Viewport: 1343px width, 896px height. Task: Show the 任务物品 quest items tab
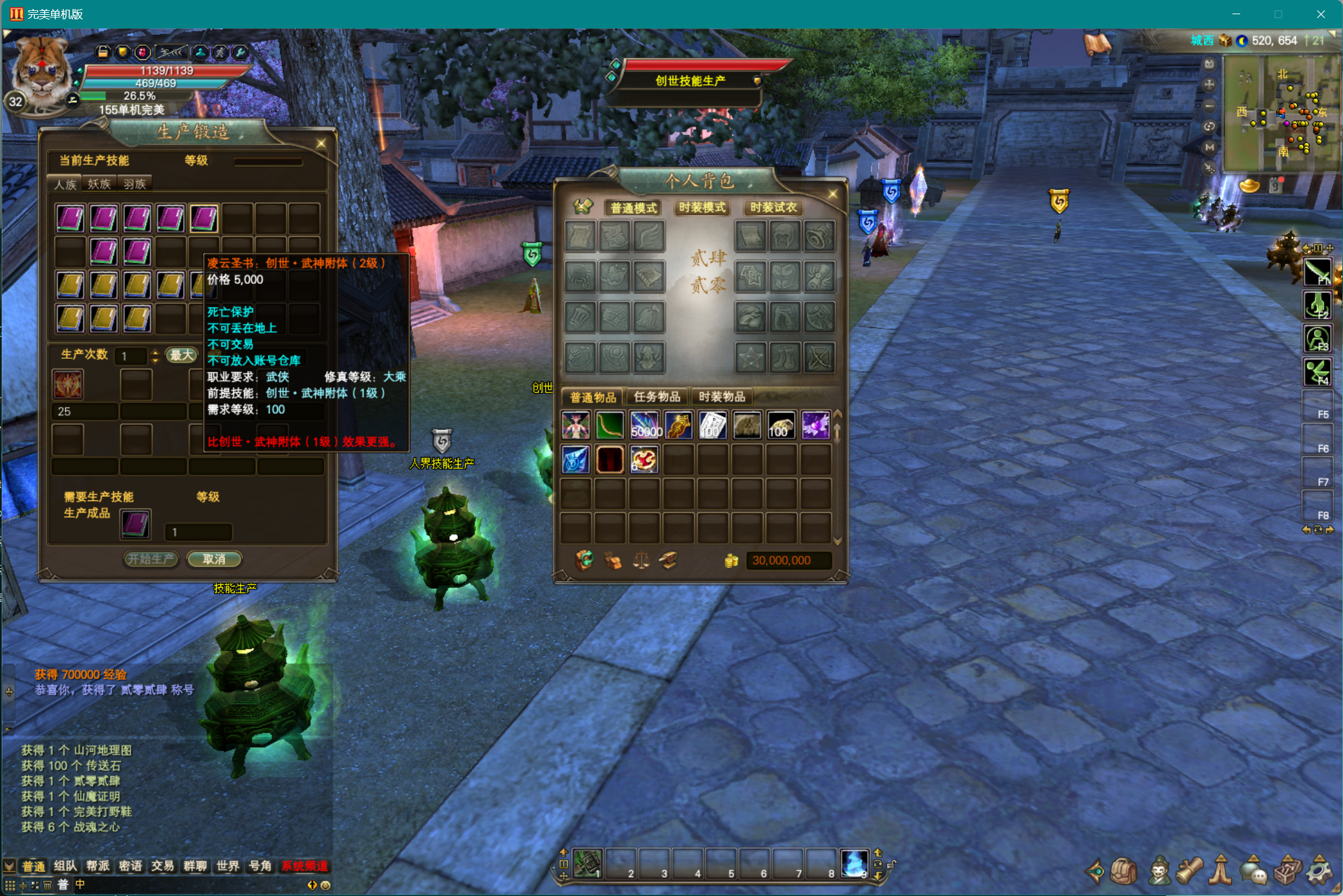point(656,397)
